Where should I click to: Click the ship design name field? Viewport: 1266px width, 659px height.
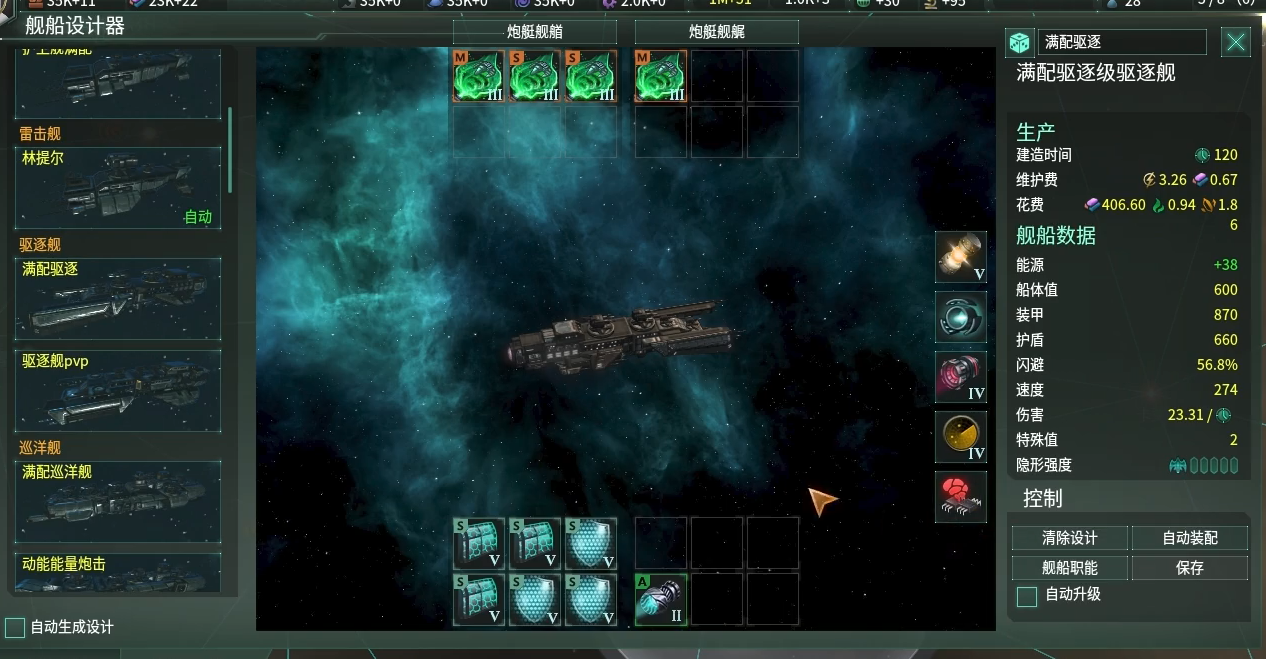[1121, 42]
